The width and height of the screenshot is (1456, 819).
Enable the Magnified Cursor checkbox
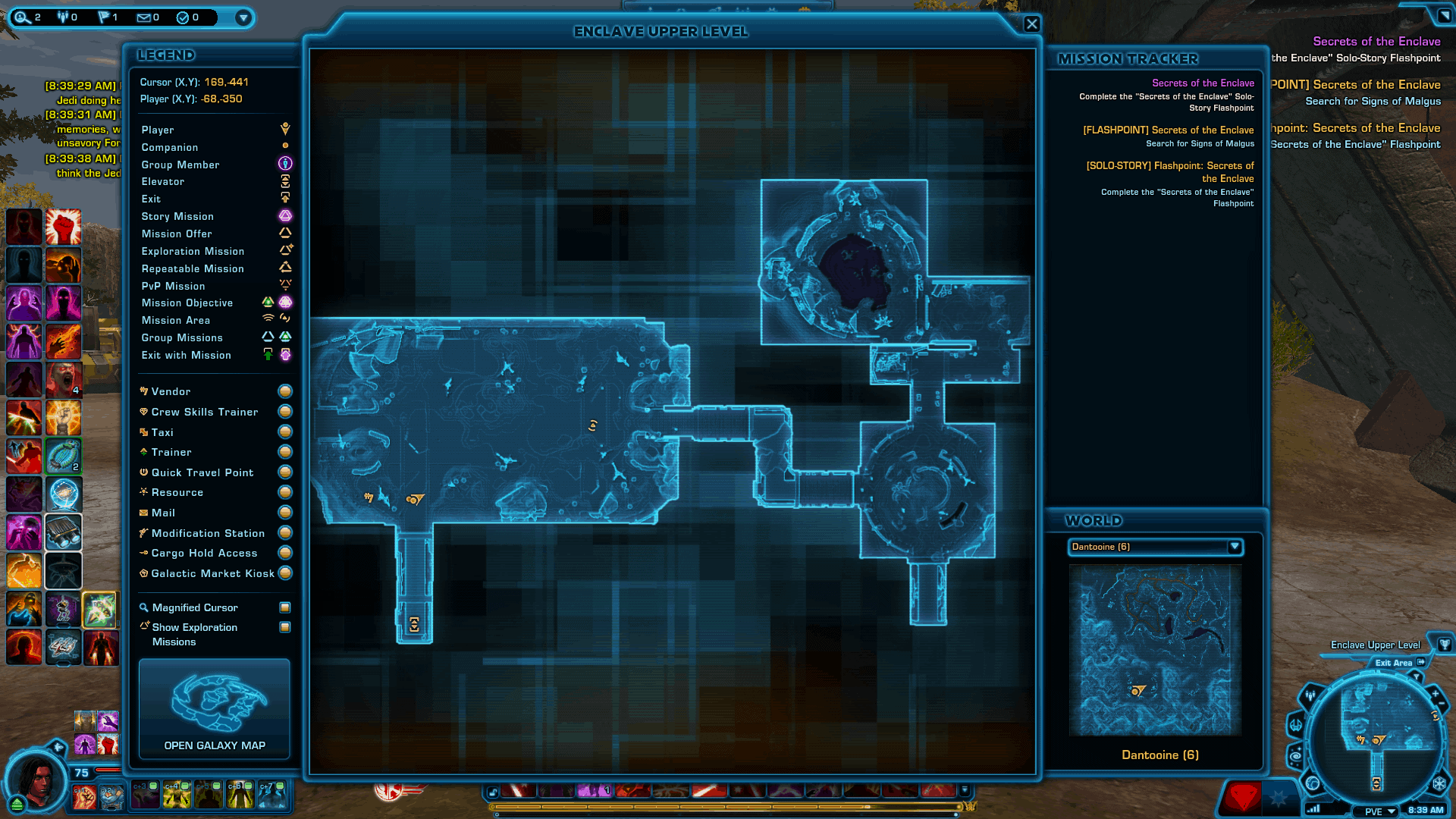[284, 607]
